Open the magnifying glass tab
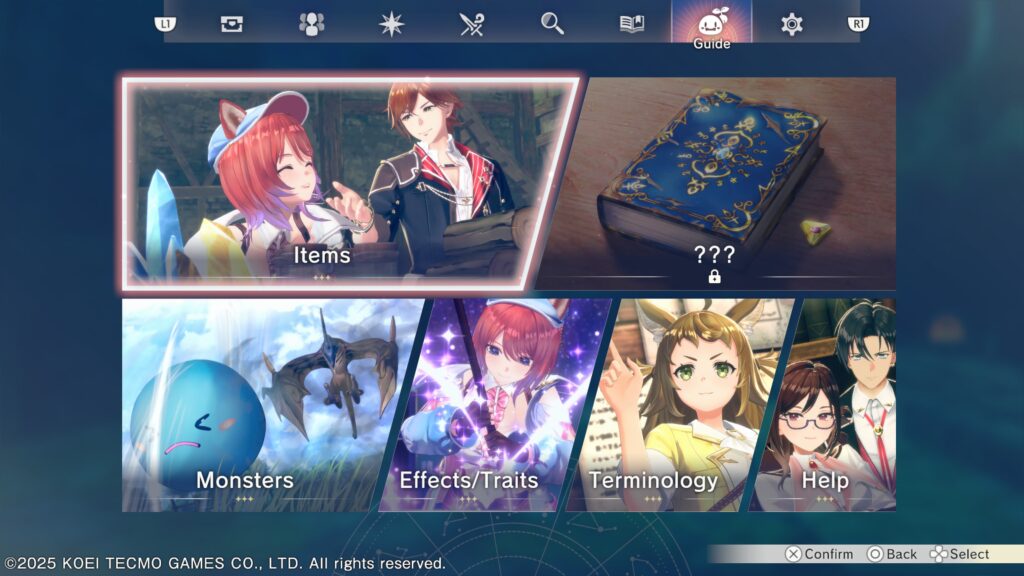Viewport: 1024px width, 576px height. tap(552, 24)
